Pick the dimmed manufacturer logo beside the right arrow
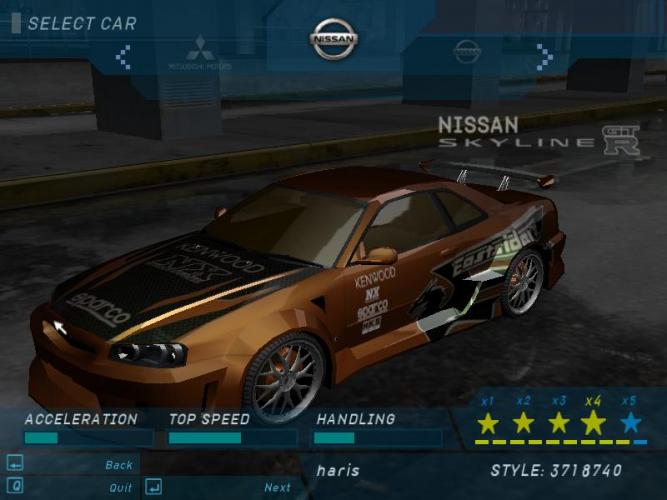The height and width of the screenshot is (500, 667). tap(467, 50)
